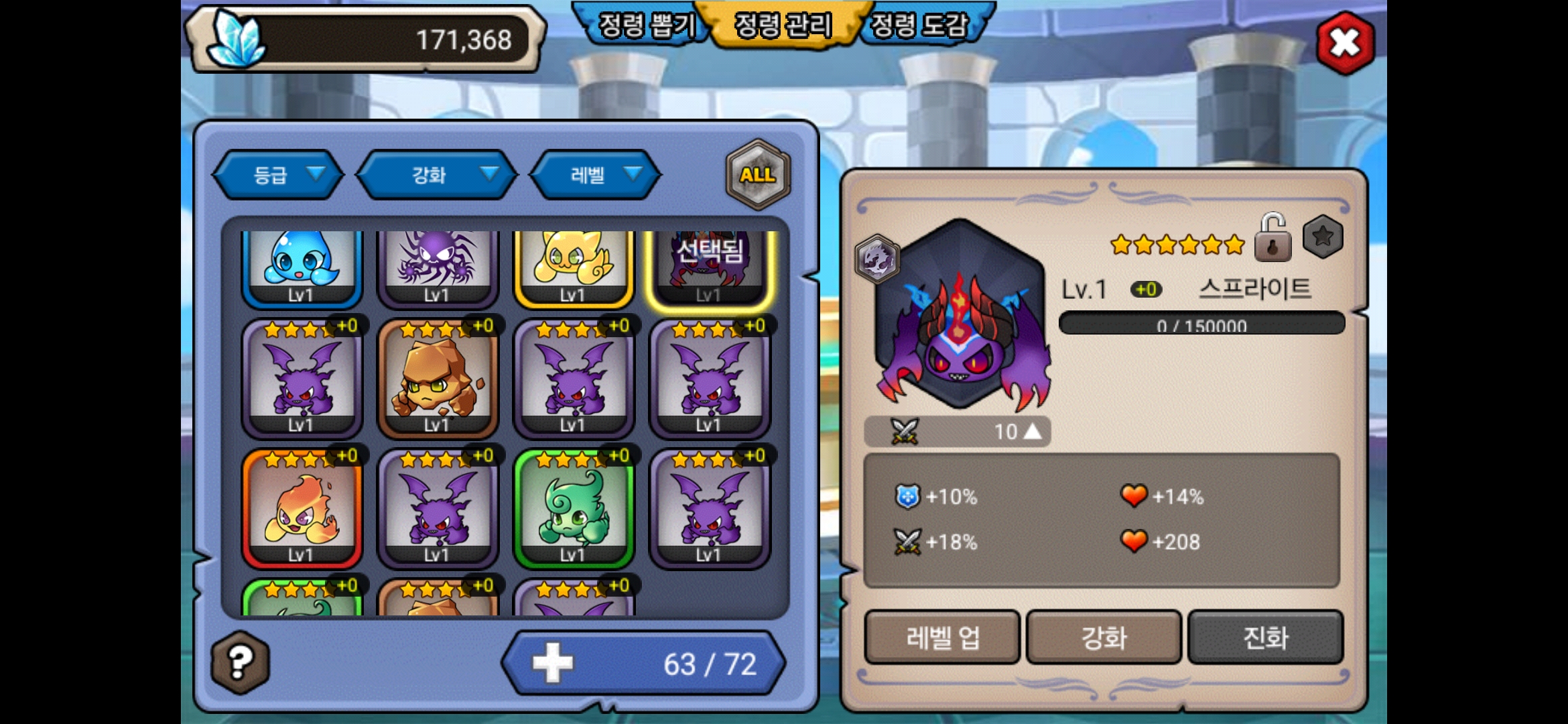Screen dimensions: 1568x724
Task: Expand spirit storage with the plus button
Action: 553,663
